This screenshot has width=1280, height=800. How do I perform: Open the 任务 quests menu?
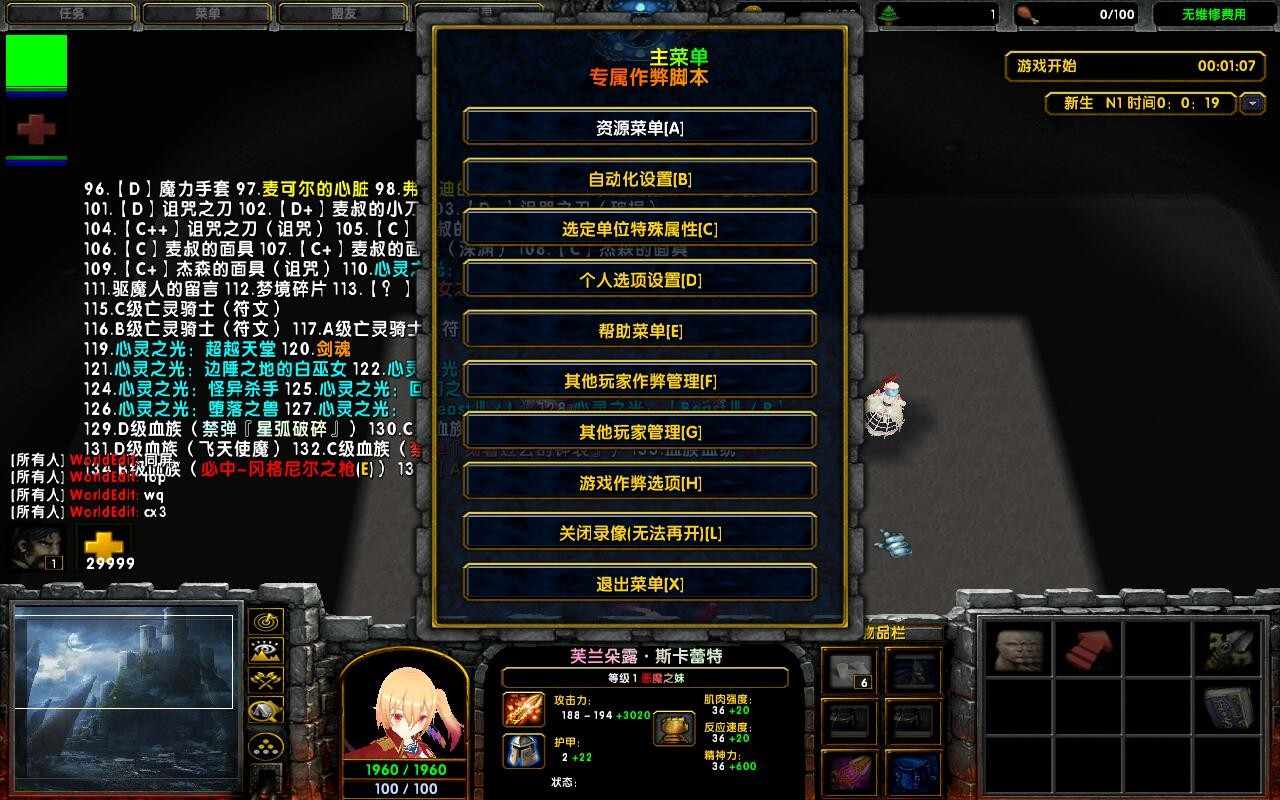coord(70,14)
